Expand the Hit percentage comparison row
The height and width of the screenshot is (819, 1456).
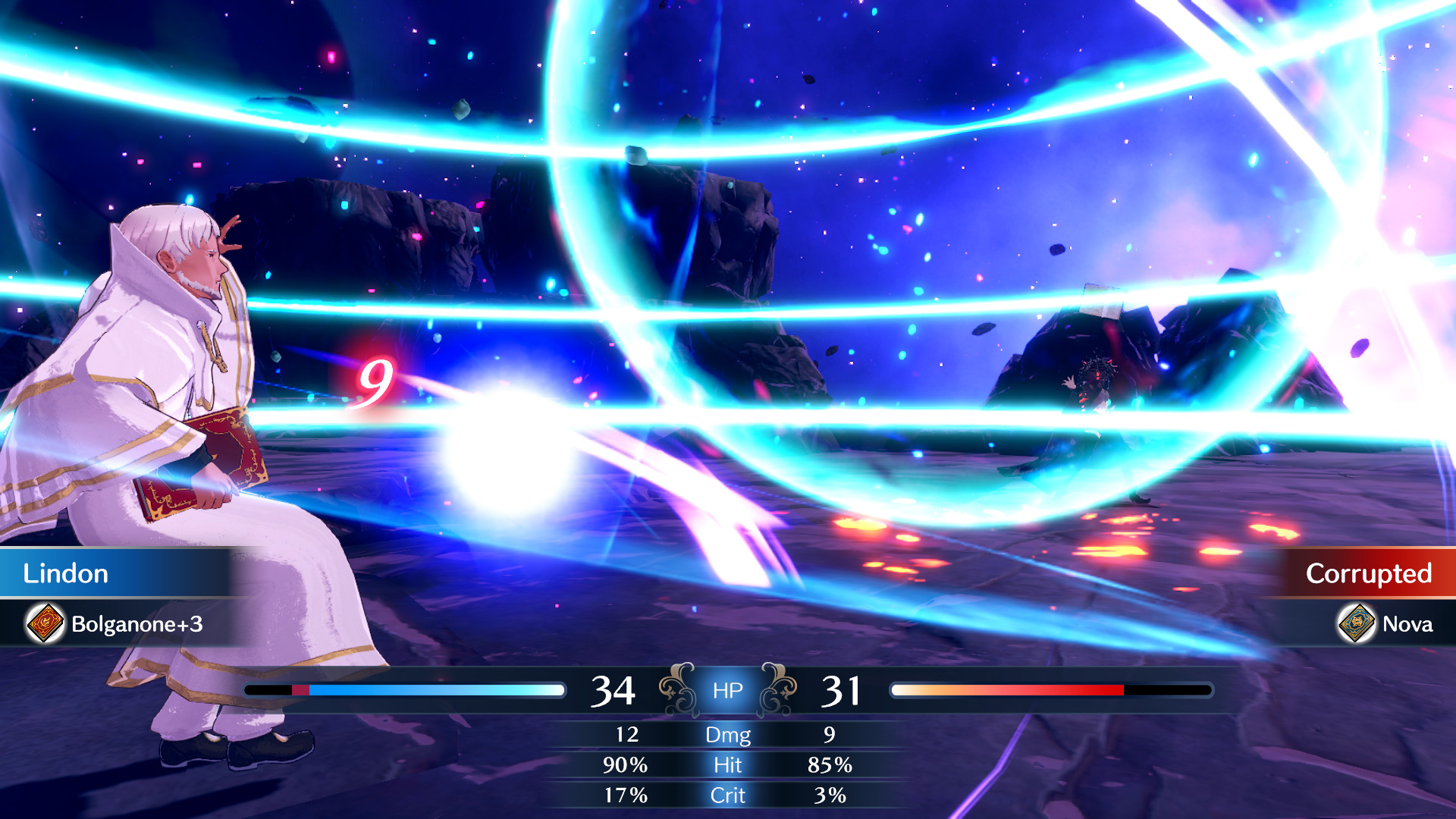(727, 765)
